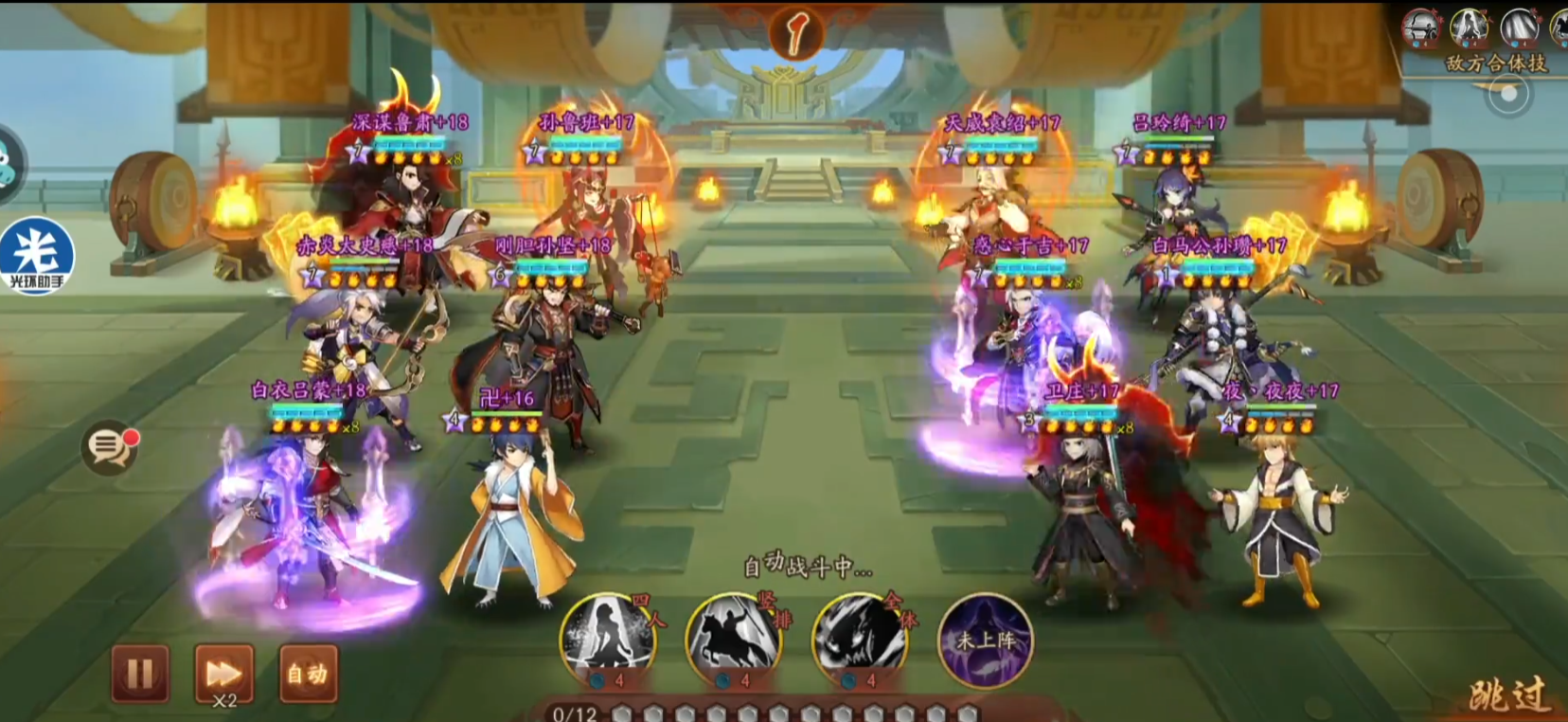Open the 光环助手 overlay assistant
Image resolution: width=1568 pixels, height=722 pixels.
[x=36, y=256]
